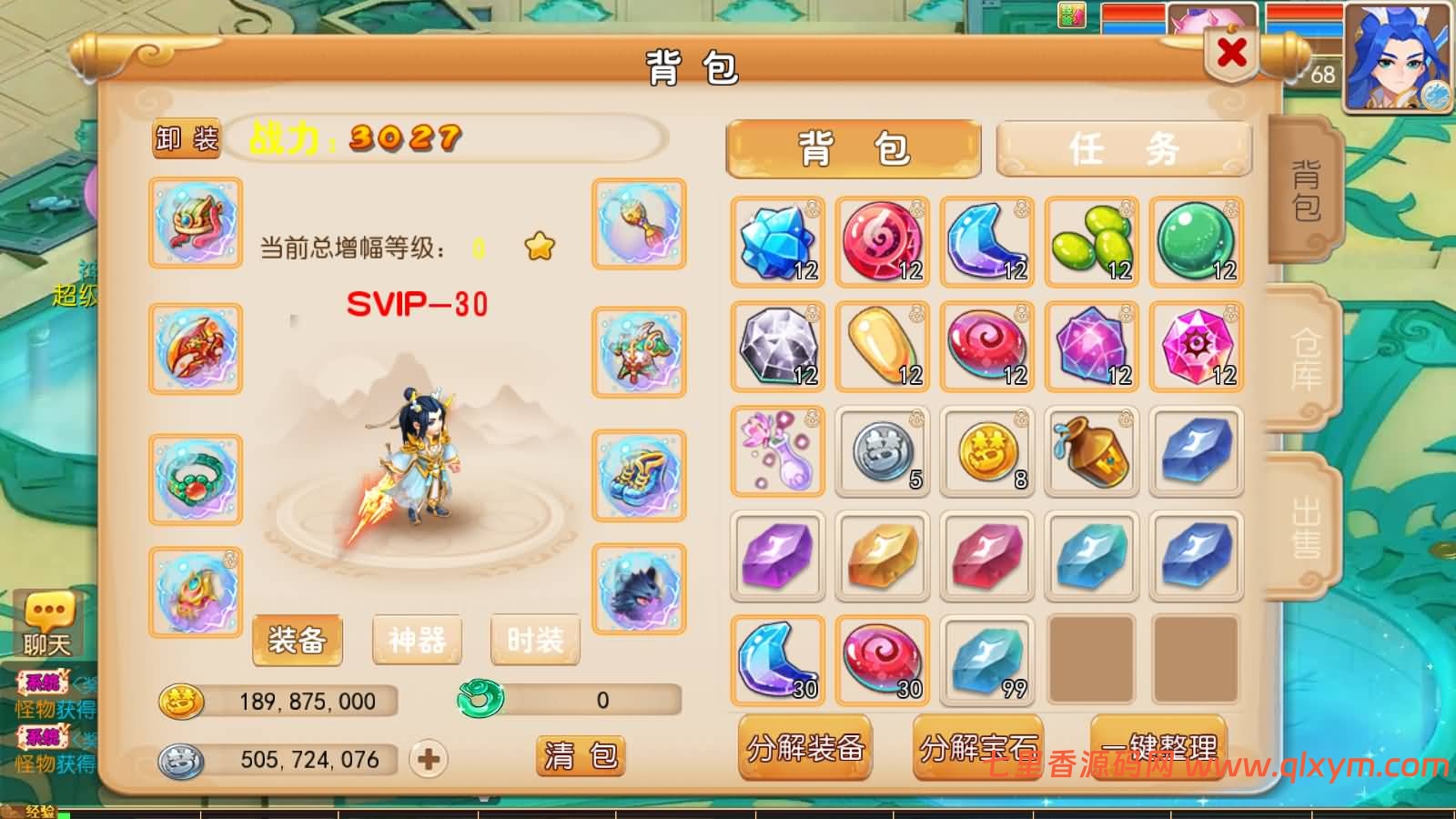Select the light blue gem stack of 99
This screenshot has height=819, width=1456.
pyautogui.click(x=986, y=661)
